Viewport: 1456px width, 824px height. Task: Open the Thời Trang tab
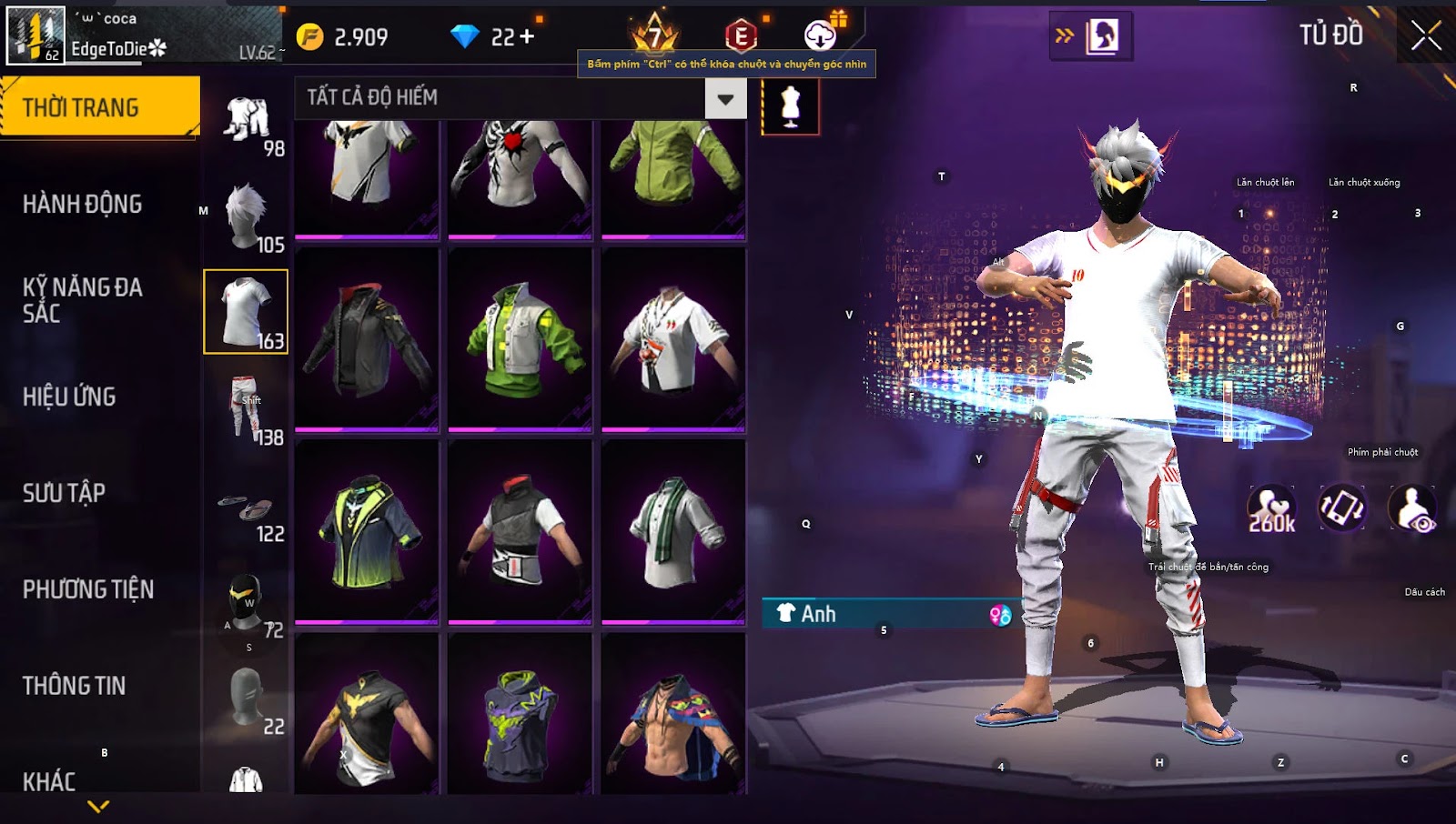[99, 107]
